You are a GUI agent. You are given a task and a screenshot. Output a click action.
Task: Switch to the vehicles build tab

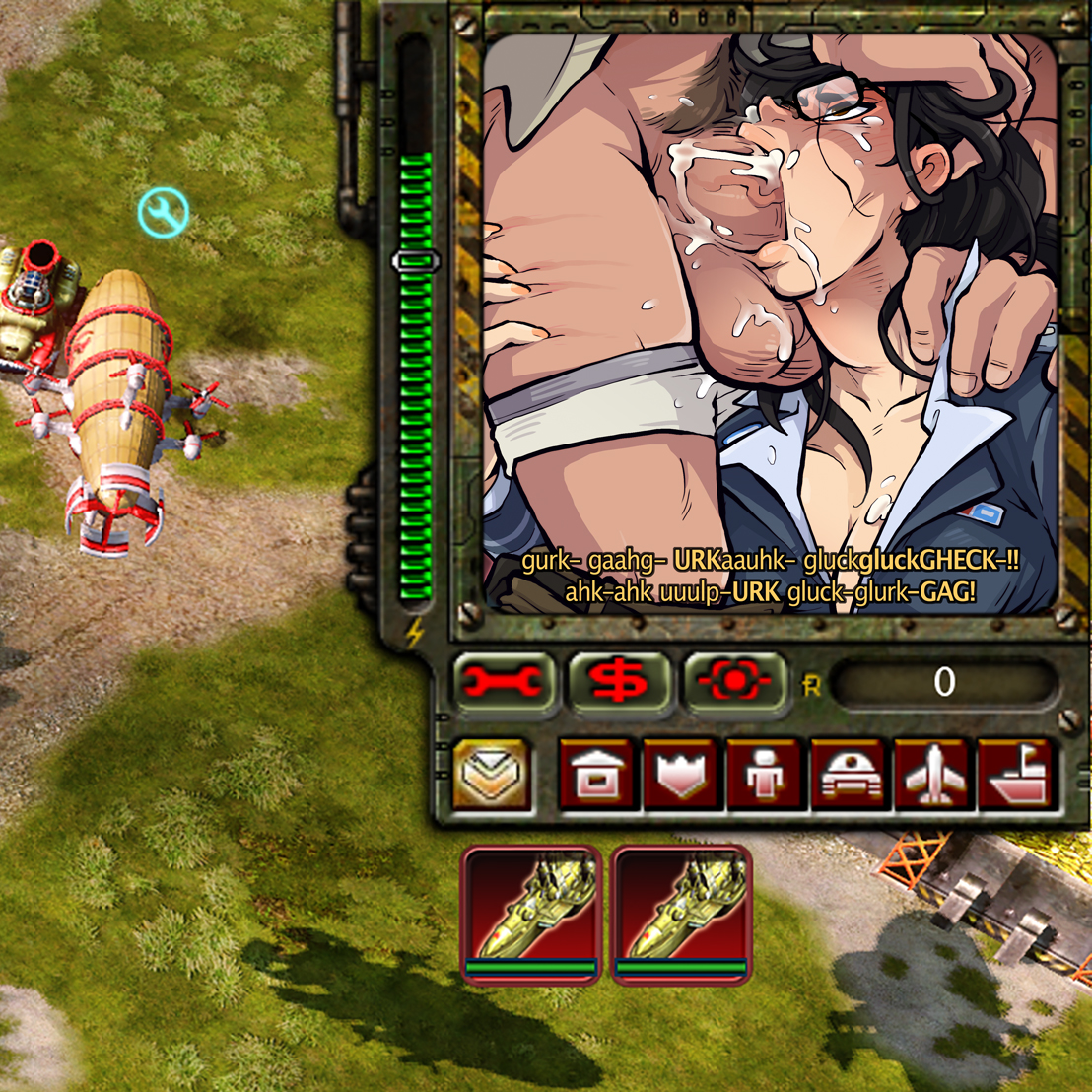point(850,775)
